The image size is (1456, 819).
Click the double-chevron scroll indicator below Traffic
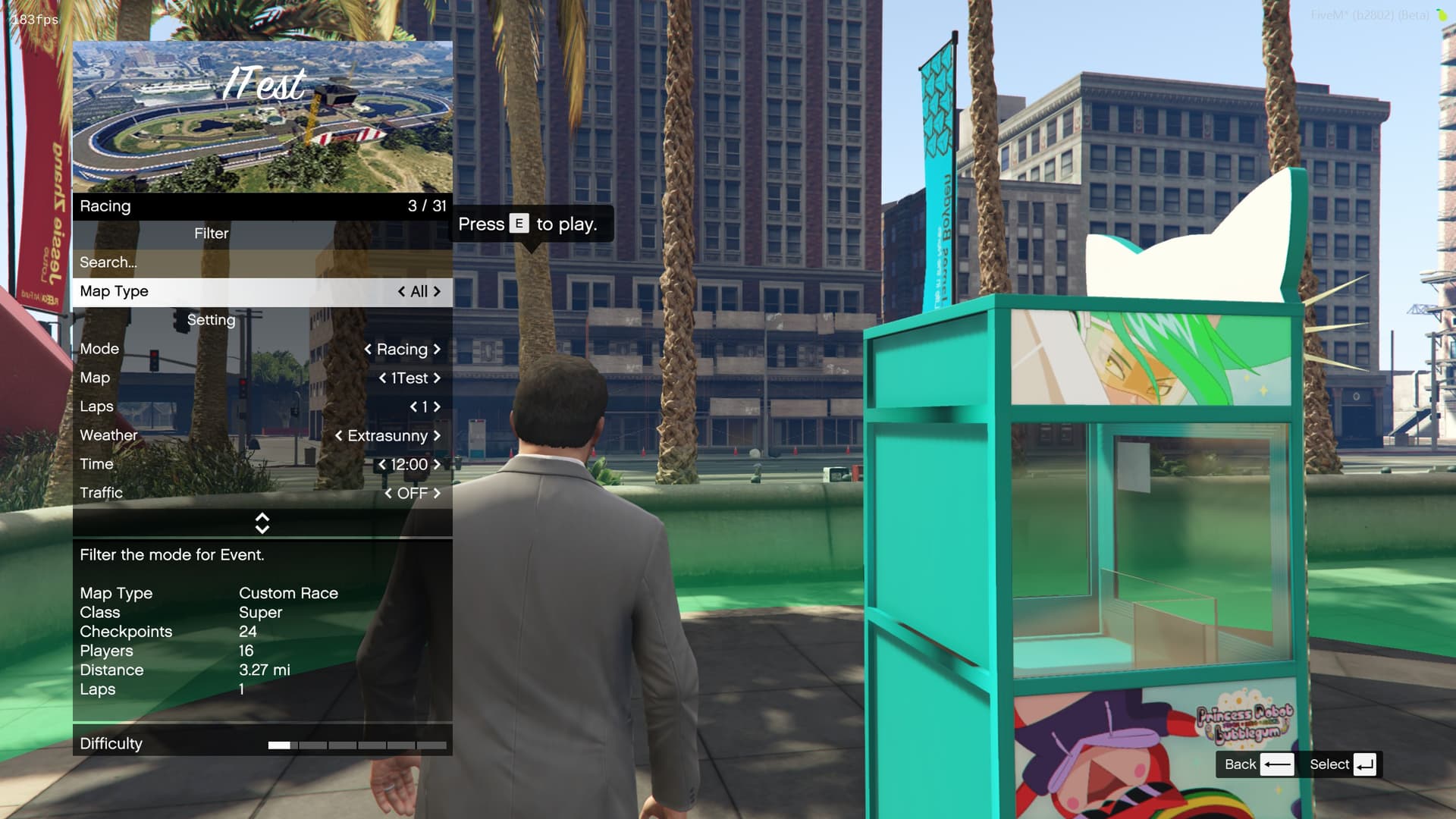[262, 523]
